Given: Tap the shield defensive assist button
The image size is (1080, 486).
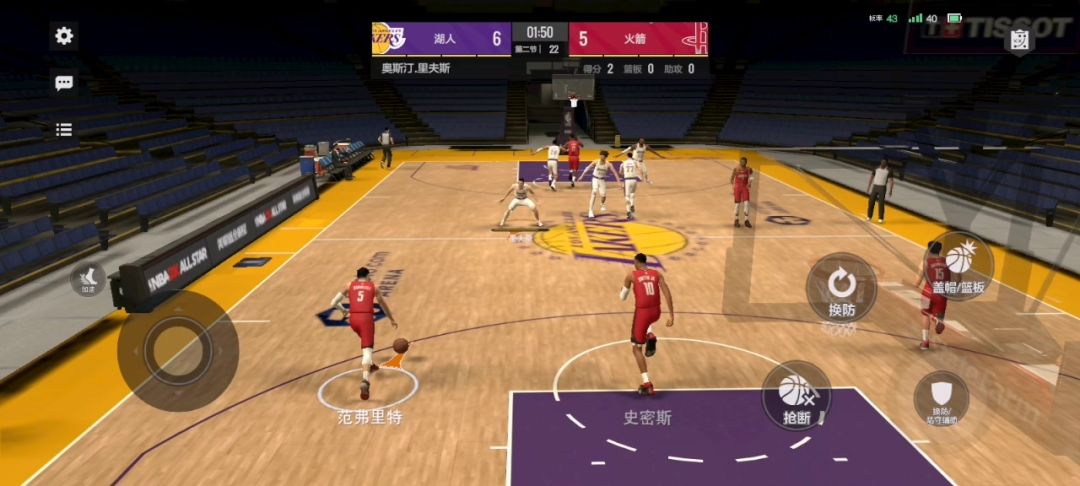Looking at the screenshot, I should 941,399.
